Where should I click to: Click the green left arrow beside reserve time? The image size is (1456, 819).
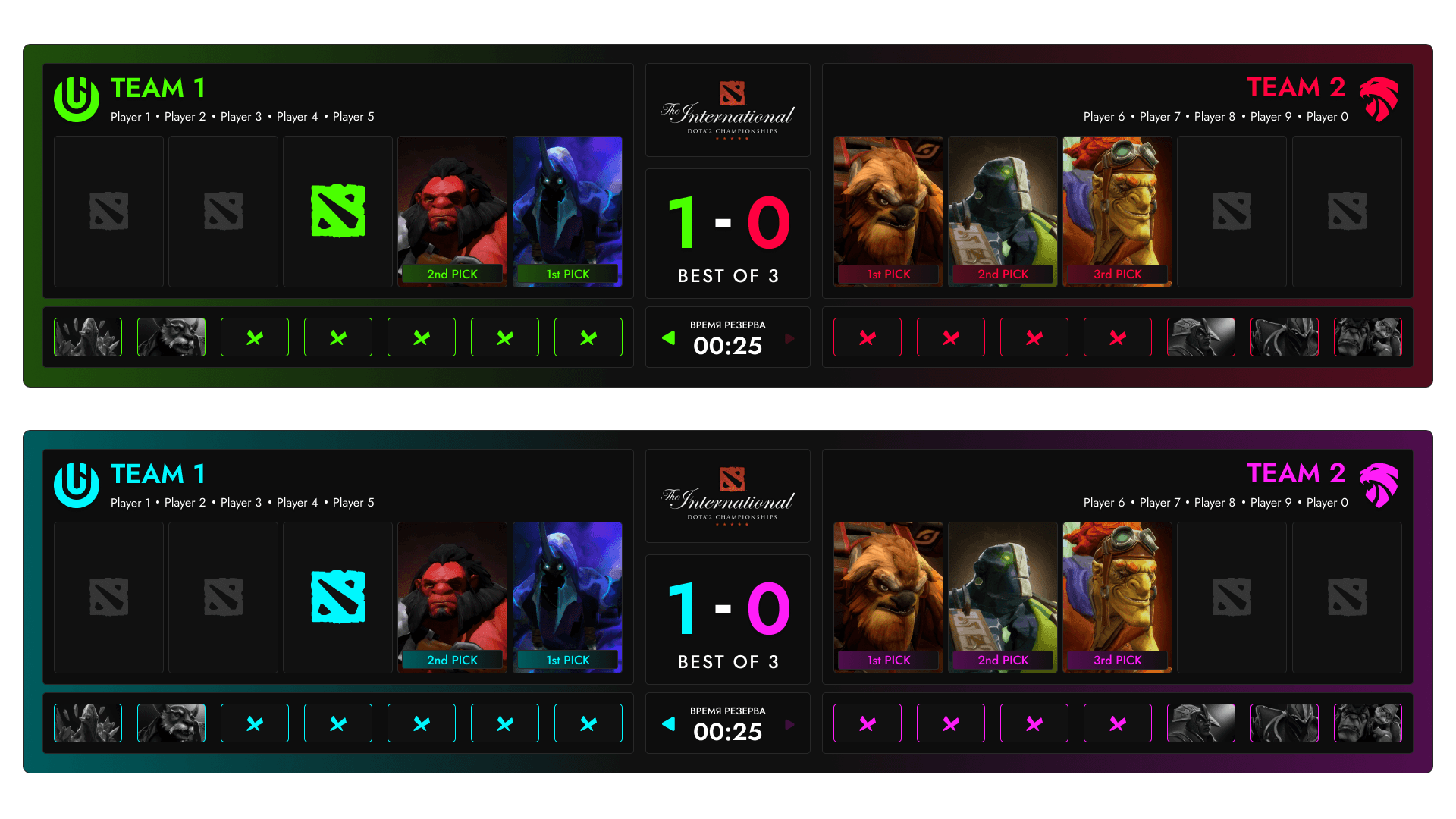668,338
